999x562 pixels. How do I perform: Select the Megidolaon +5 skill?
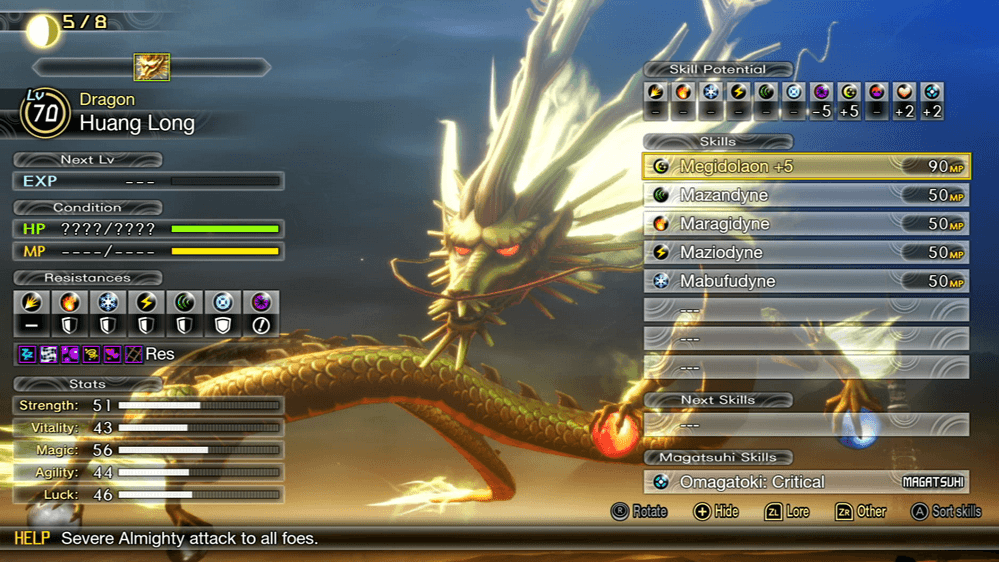pyautogui.click(x=805, y=167)
